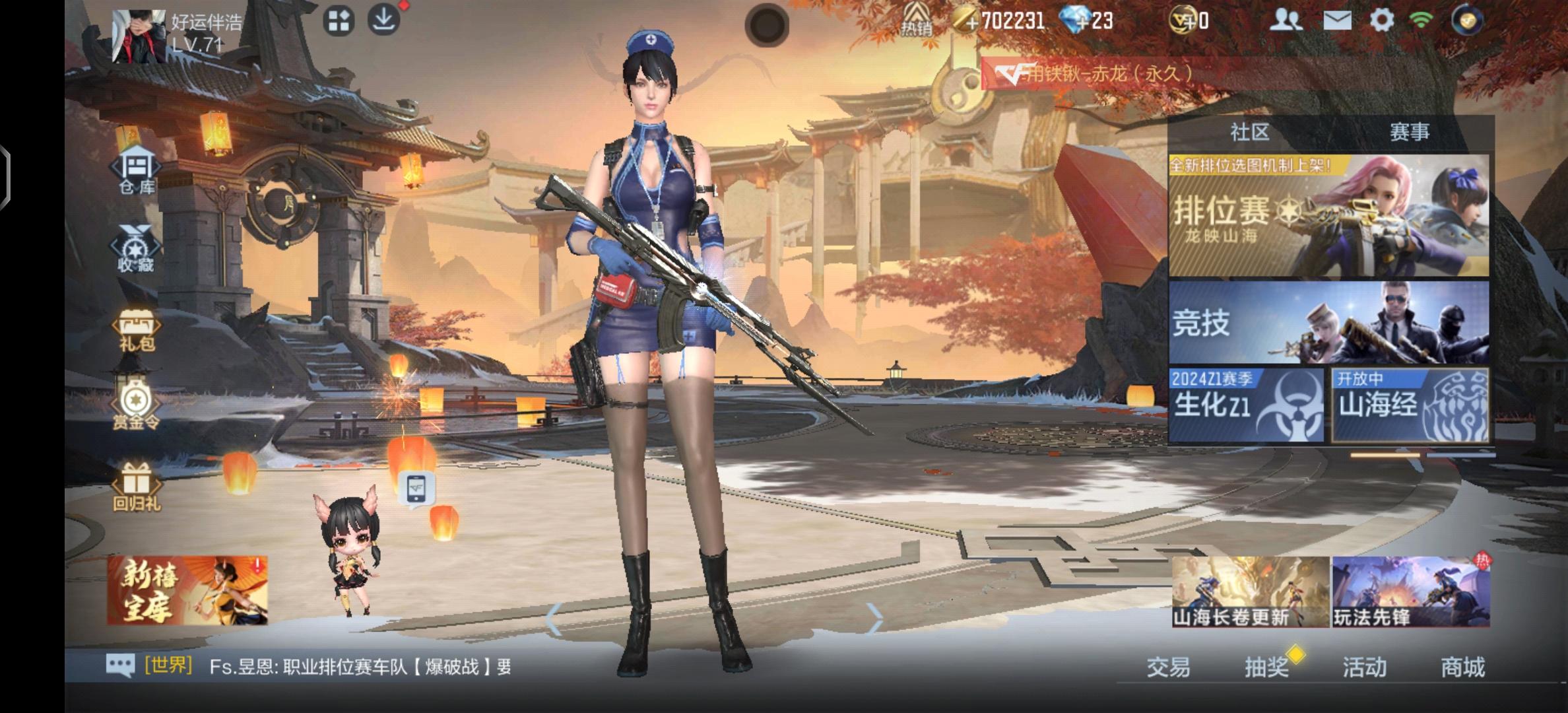Open the download center icon
Screen dimensions: 1568x713
(385, 20)
